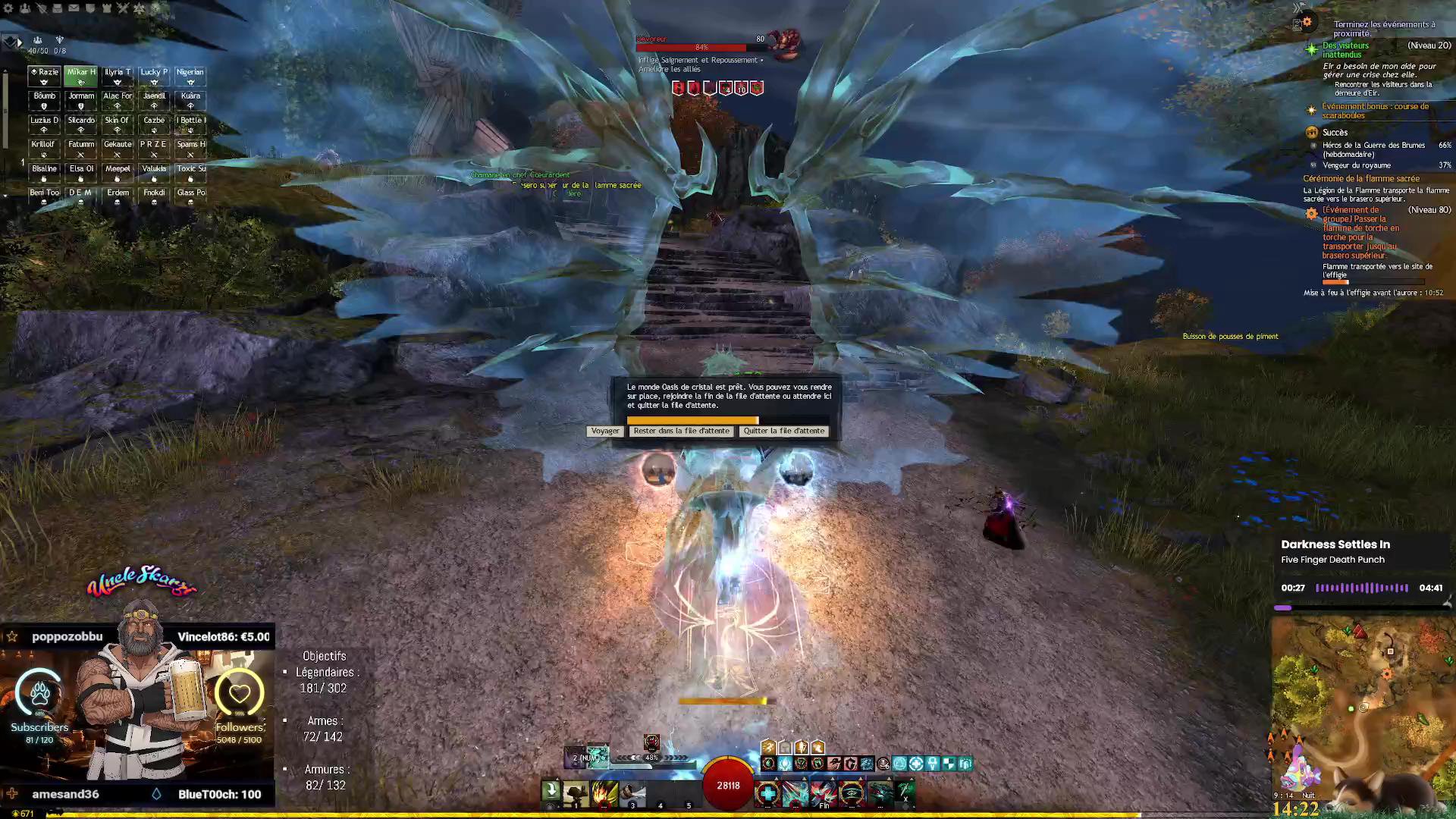Activate the healing skill with the cross icon
This screenshot has height=819, width=1456.
767,793
